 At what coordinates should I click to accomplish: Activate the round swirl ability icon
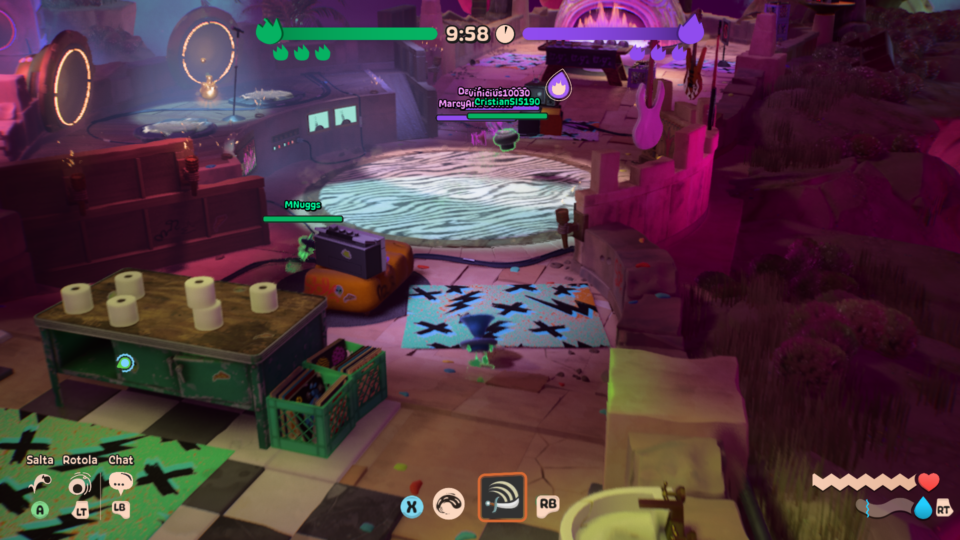pyautogui.click(x=449, y=504)
